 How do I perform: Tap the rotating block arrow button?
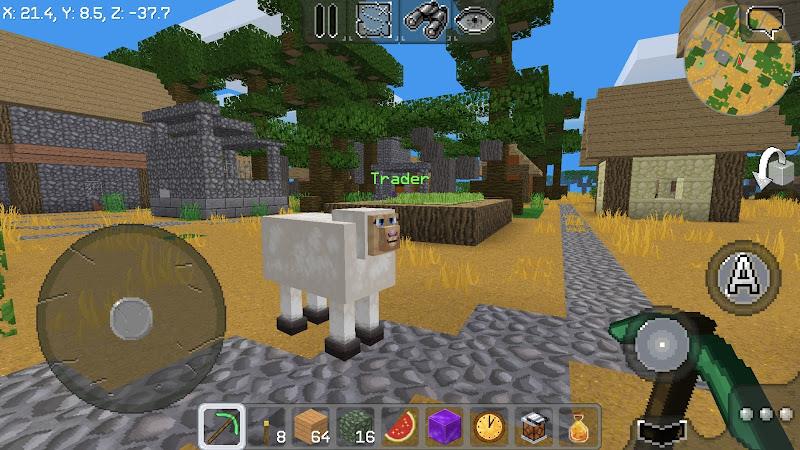pyautogui.click(x=772, y=170)
